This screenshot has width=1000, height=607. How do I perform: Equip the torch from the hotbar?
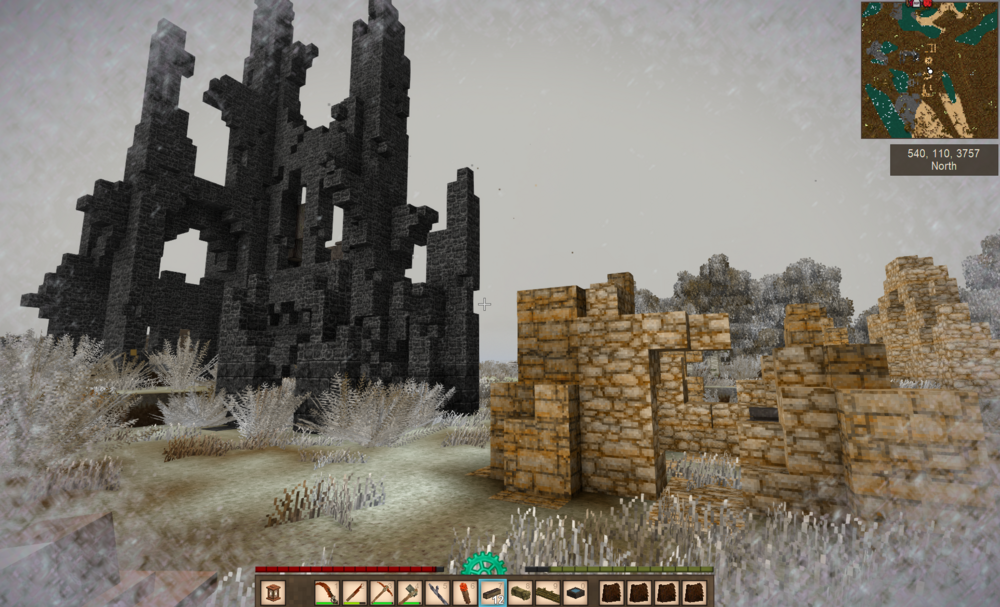[465, 592]
